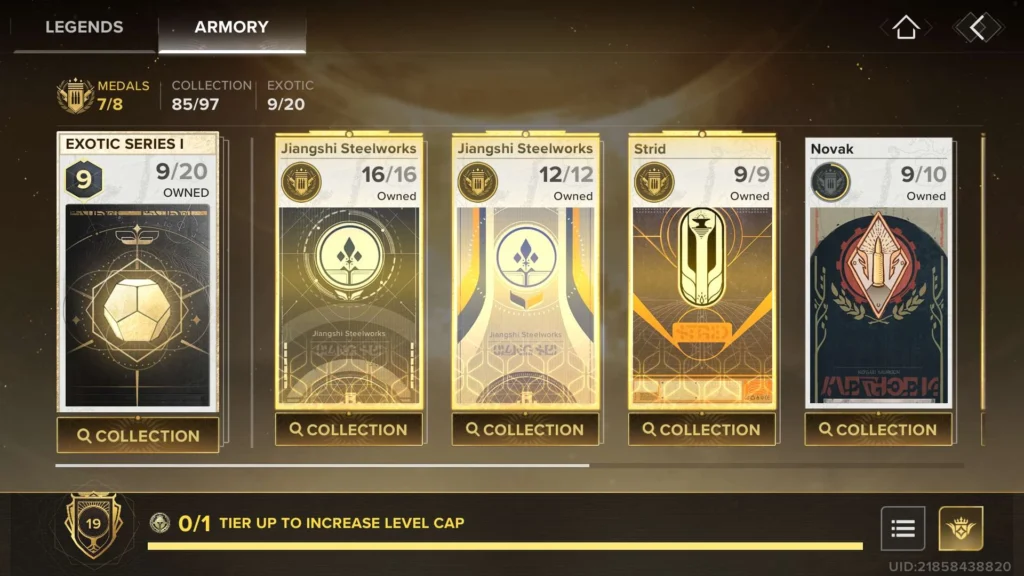Click Collection button below the Strid card
Screen dimensions: 1024x576
pos(701,430)
